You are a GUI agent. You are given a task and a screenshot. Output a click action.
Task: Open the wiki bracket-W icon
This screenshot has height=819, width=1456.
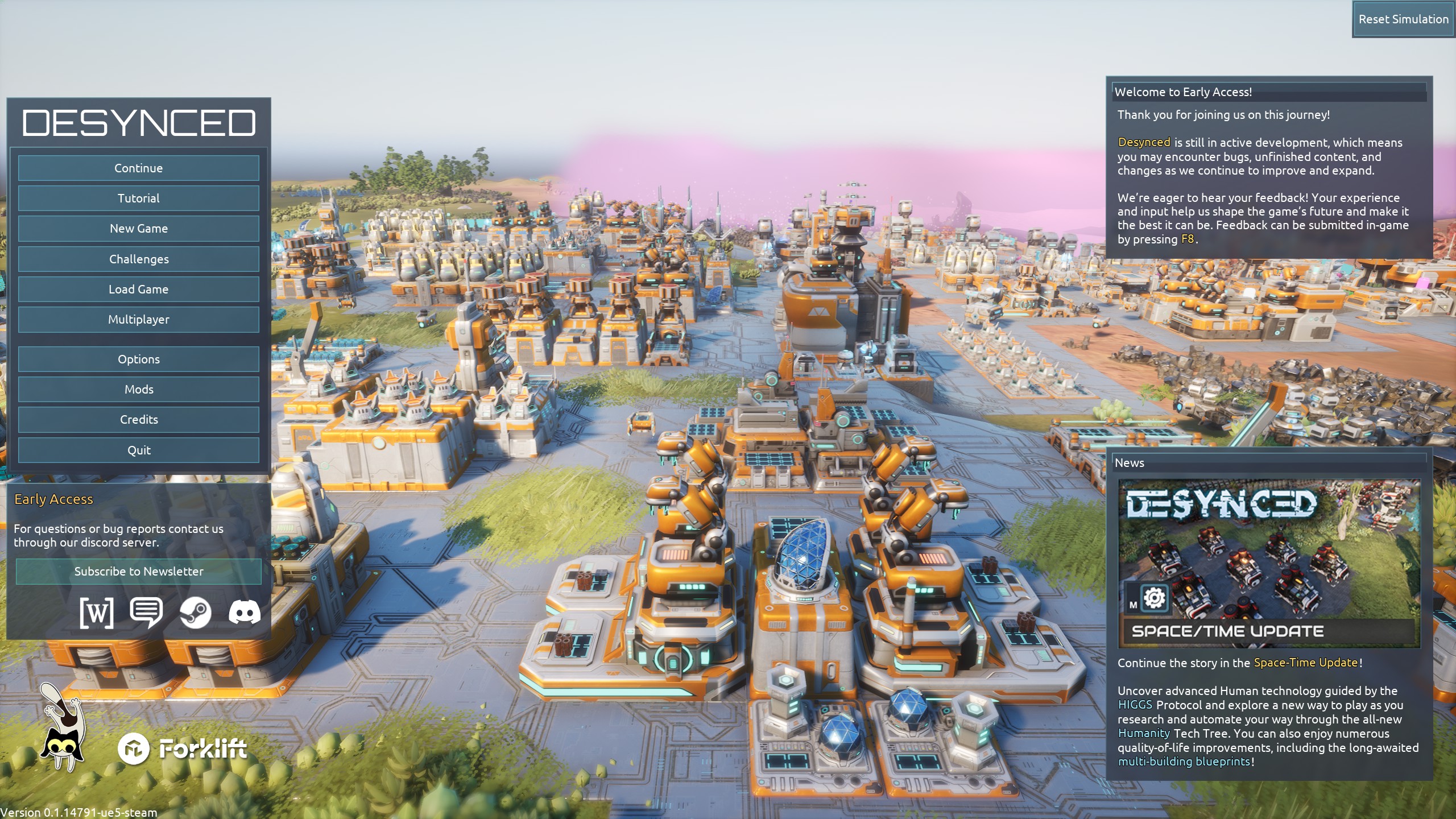point(97,613)
